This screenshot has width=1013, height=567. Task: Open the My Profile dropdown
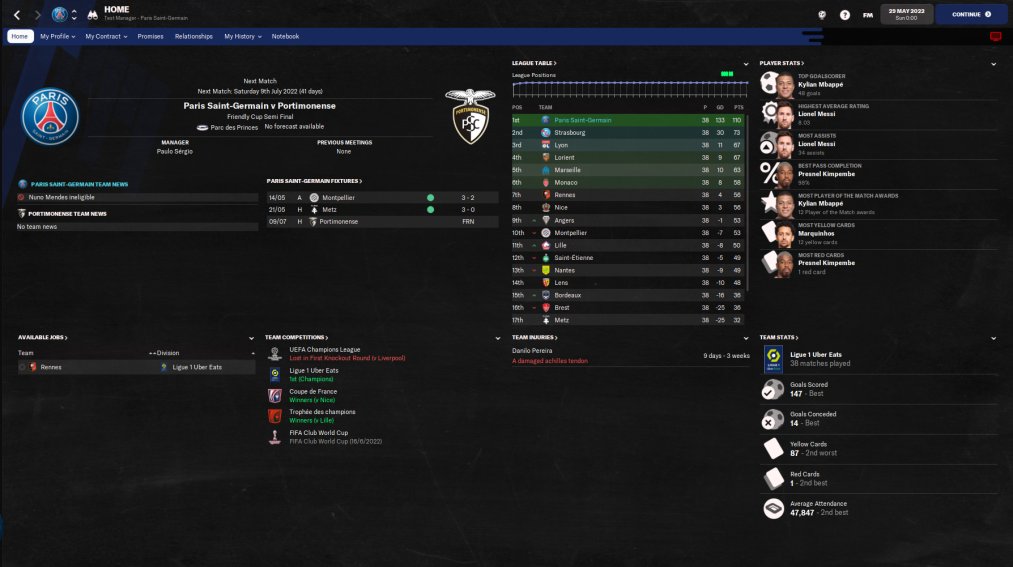(58, 36)
